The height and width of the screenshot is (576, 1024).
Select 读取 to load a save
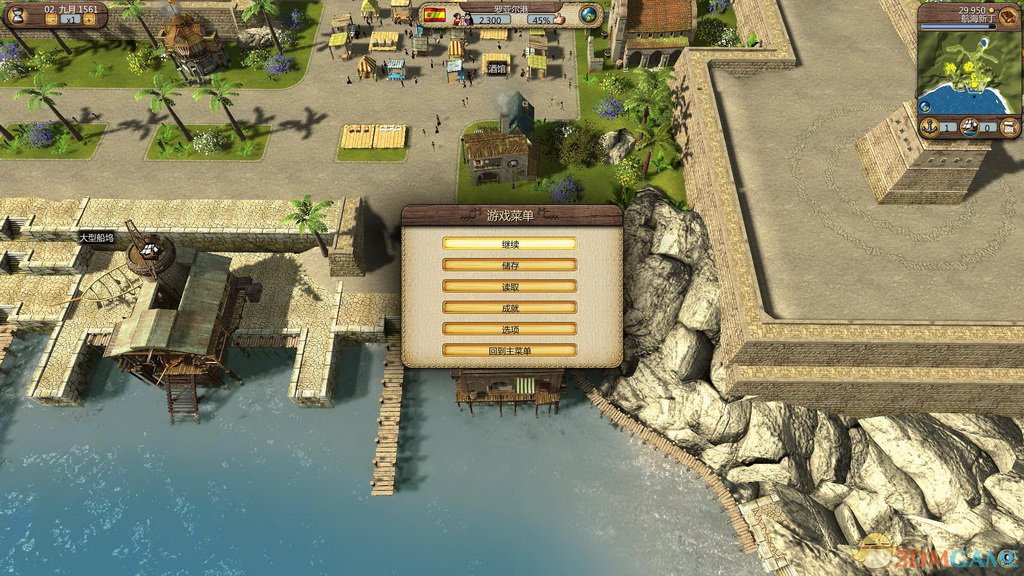510,286
